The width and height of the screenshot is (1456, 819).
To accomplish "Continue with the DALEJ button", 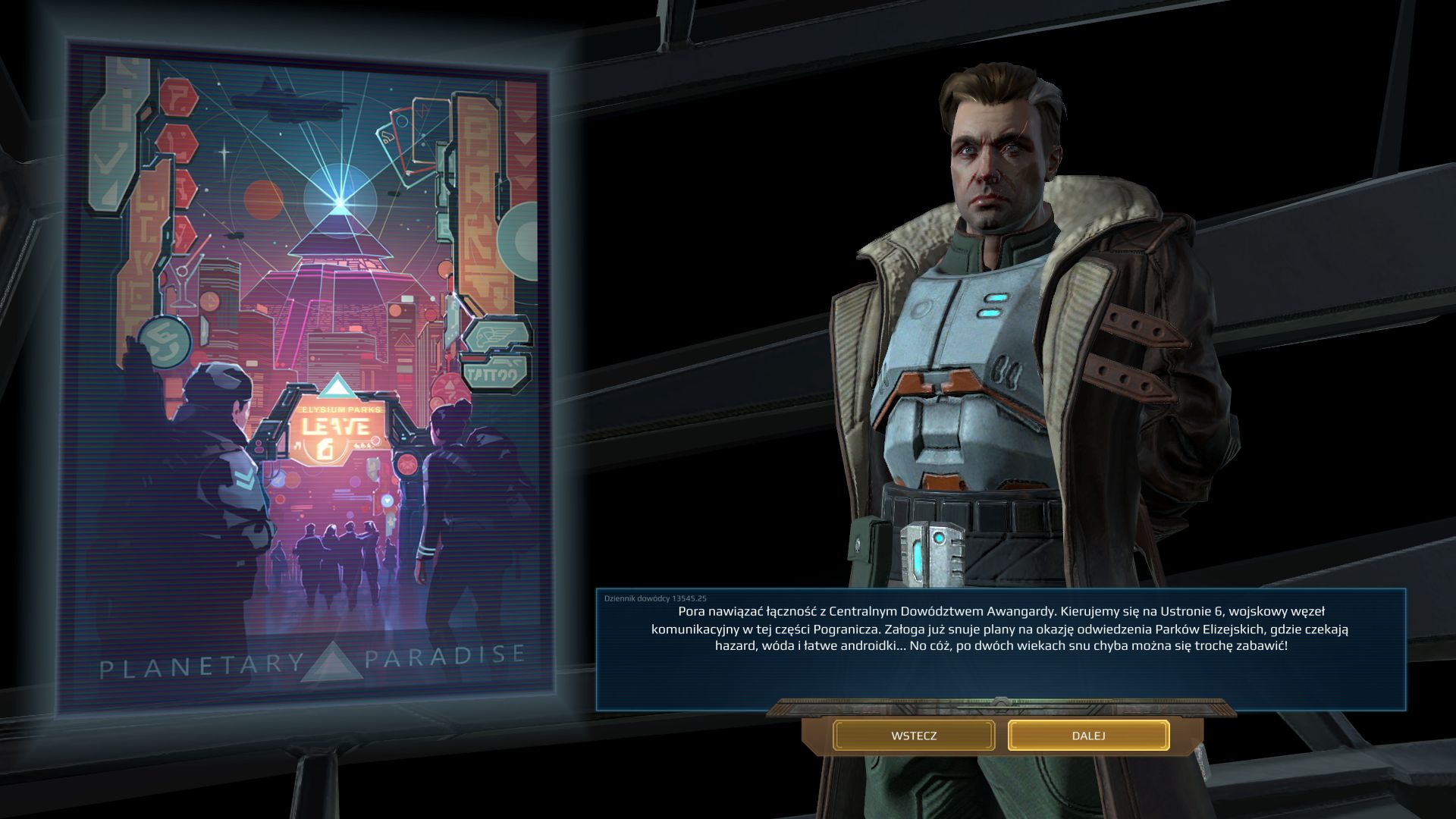I will (1088, 736).
